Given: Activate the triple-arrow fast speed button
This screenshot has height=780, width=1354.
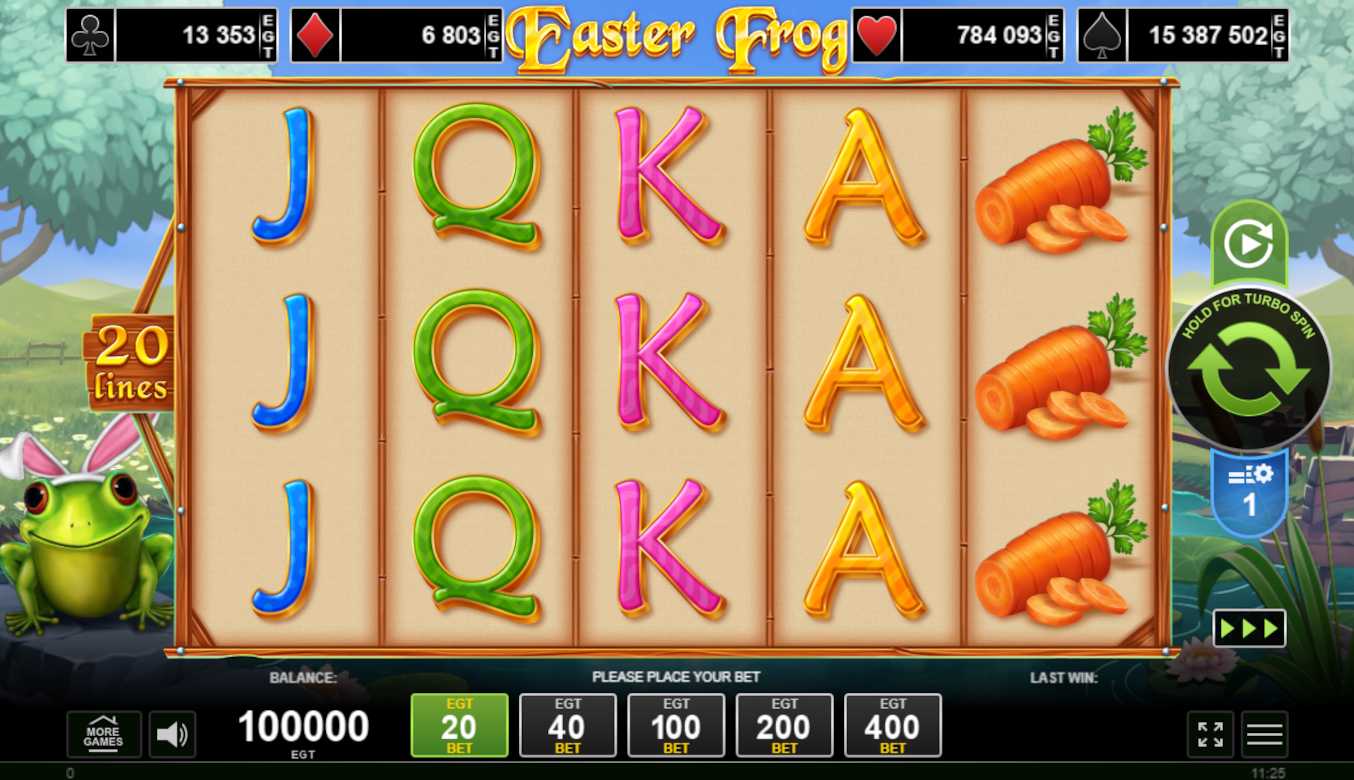Looking at the screenshot, I should pyautogui.click(x=1249, y=628).
